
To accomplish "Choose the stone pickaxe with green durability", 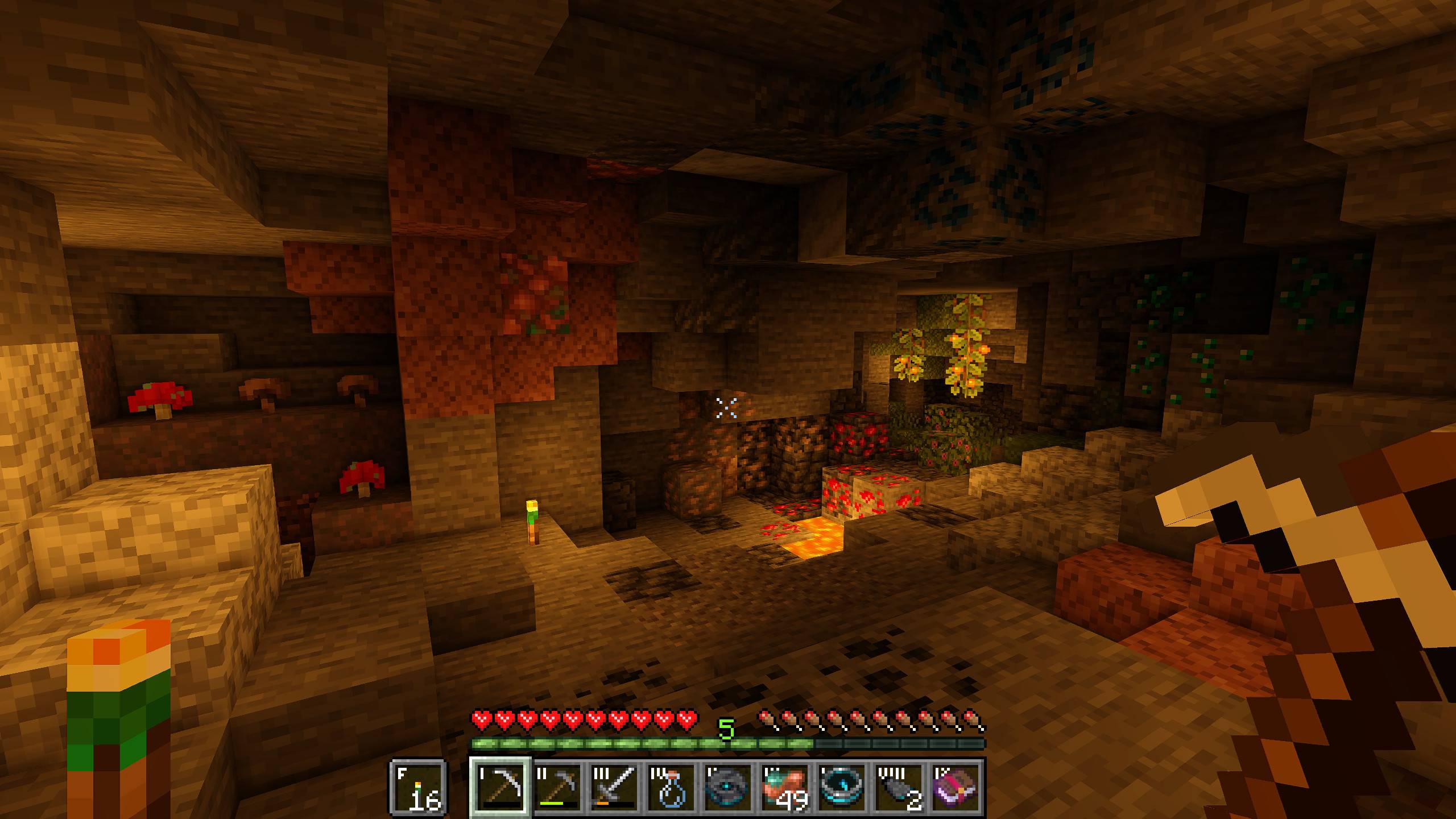I will pos(558,788).
